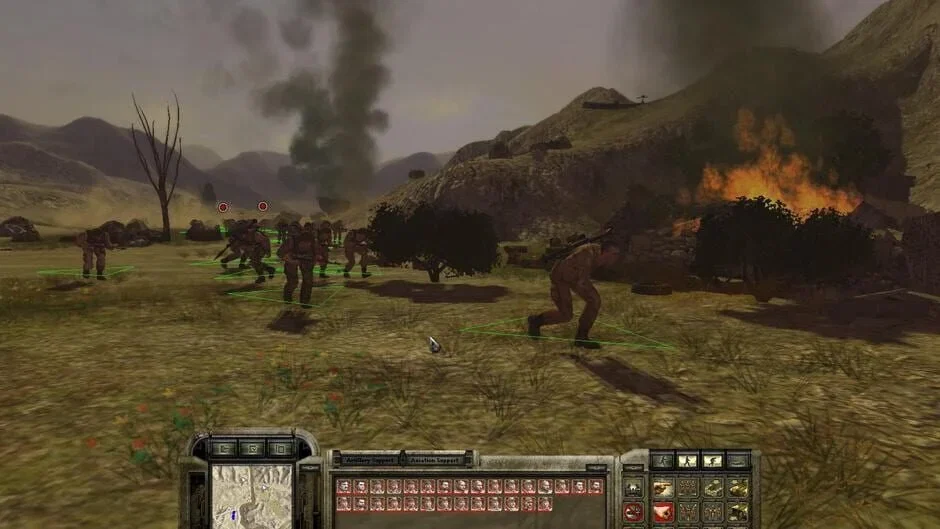Activate the prone soldier stance icon
Image resolution: width=940 pixels, height=529 pixels.
pyautogui.click(x=737, y=460)
